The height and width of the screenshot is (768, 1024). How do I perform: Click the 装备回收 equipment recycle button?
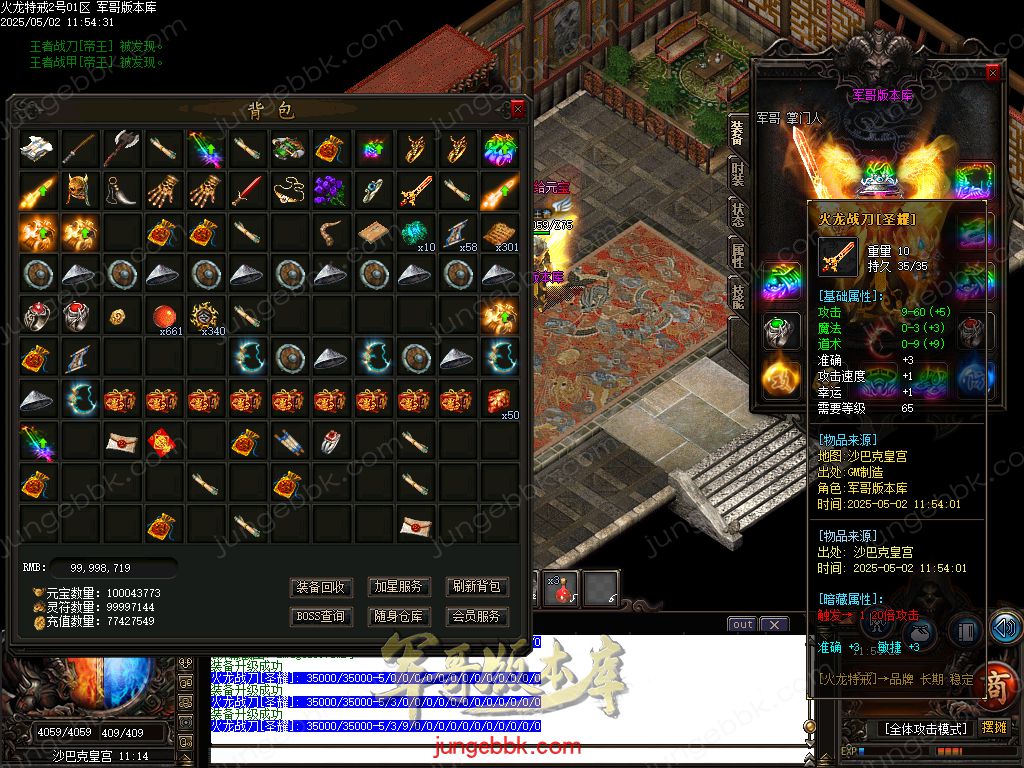[x=322, y=587]
